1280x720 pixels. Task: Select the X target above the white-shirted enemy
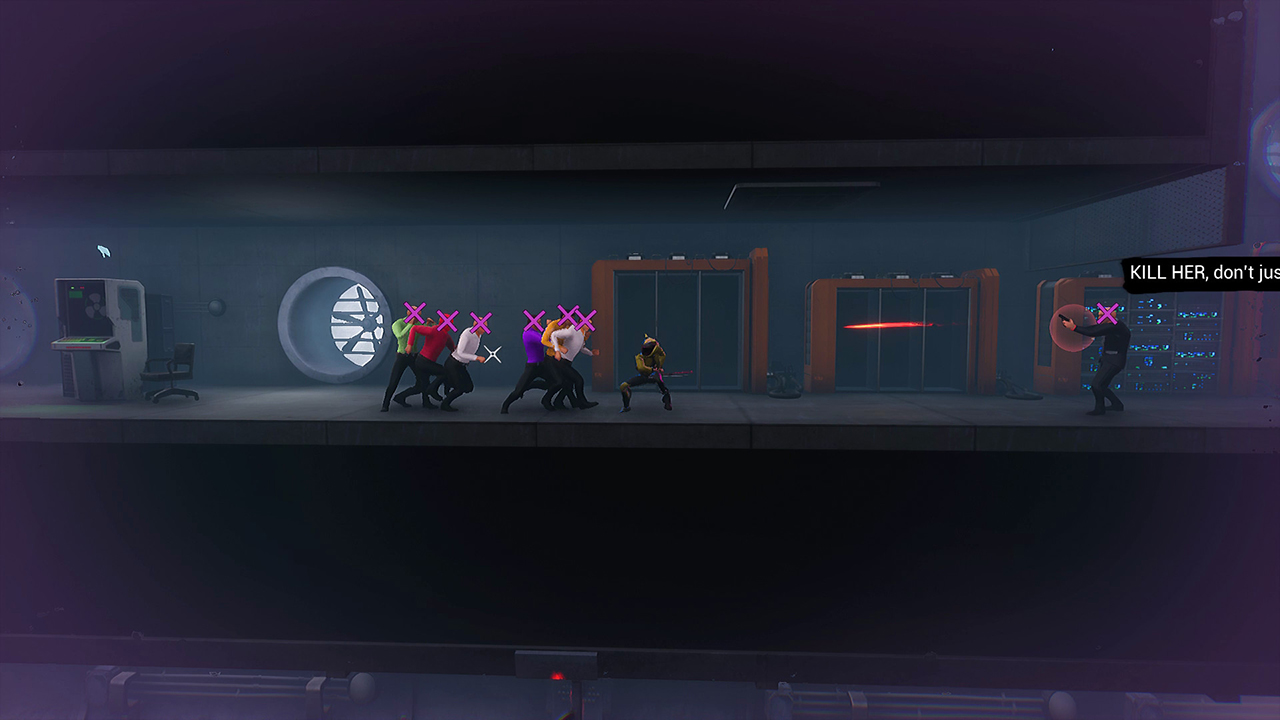pyautogui.click(x=480, y=322)
